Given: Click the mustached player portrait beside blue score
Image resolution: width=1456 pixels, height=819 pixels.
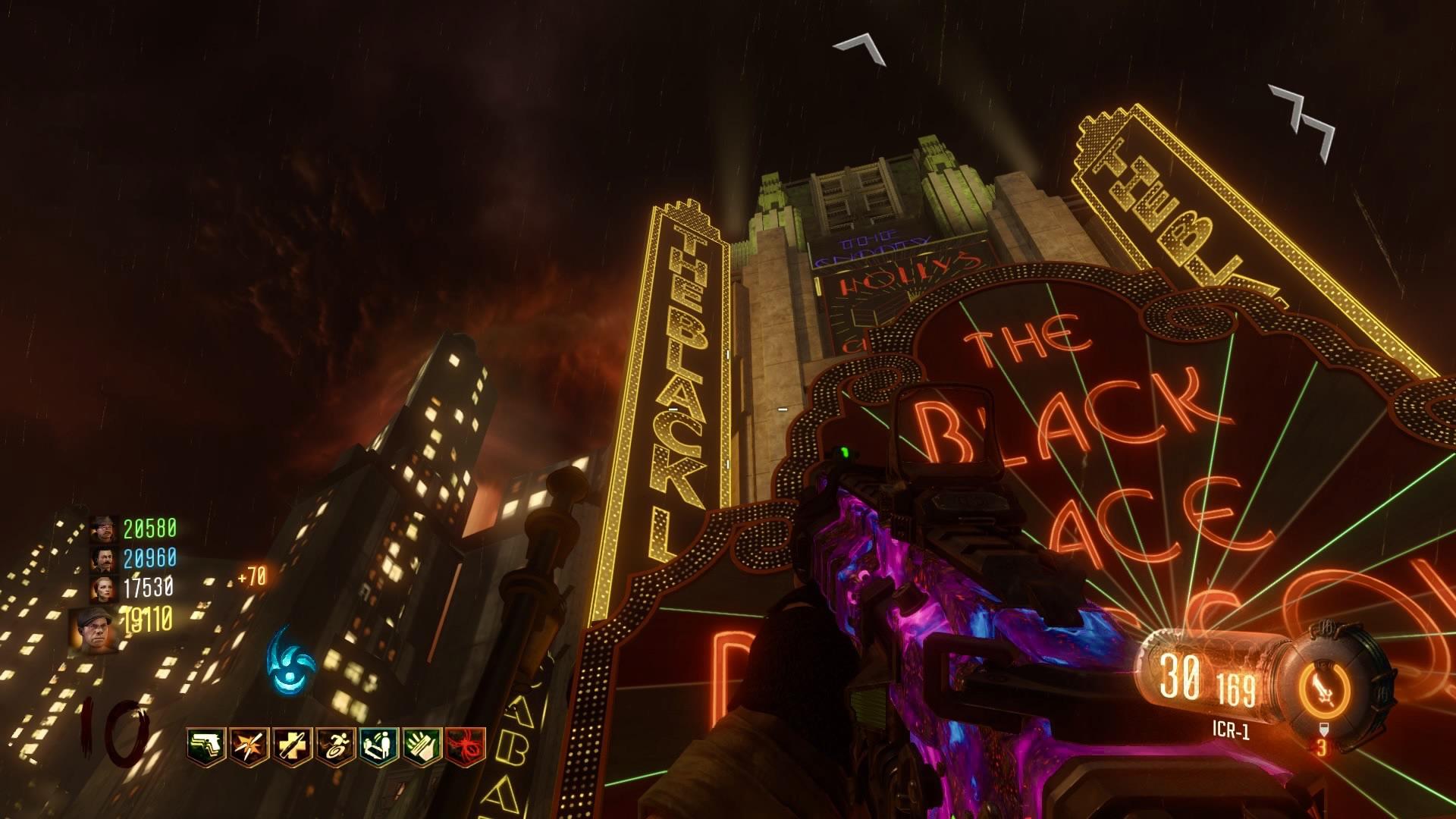Looking at the screenshot, I should [102, 559].
